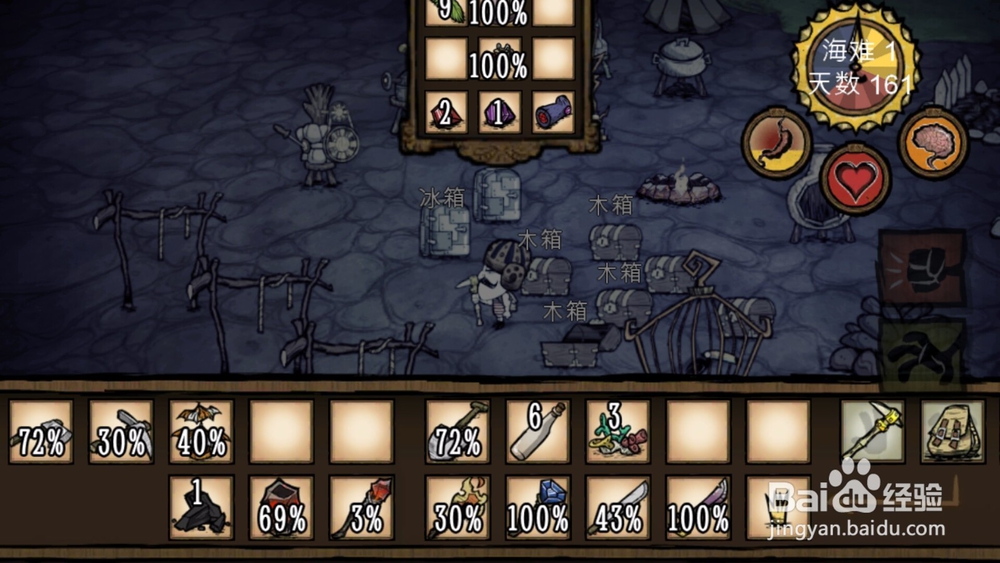1000x563 pixels.
Task: Select the red item at 69% durability
Action: pos(281,508)
